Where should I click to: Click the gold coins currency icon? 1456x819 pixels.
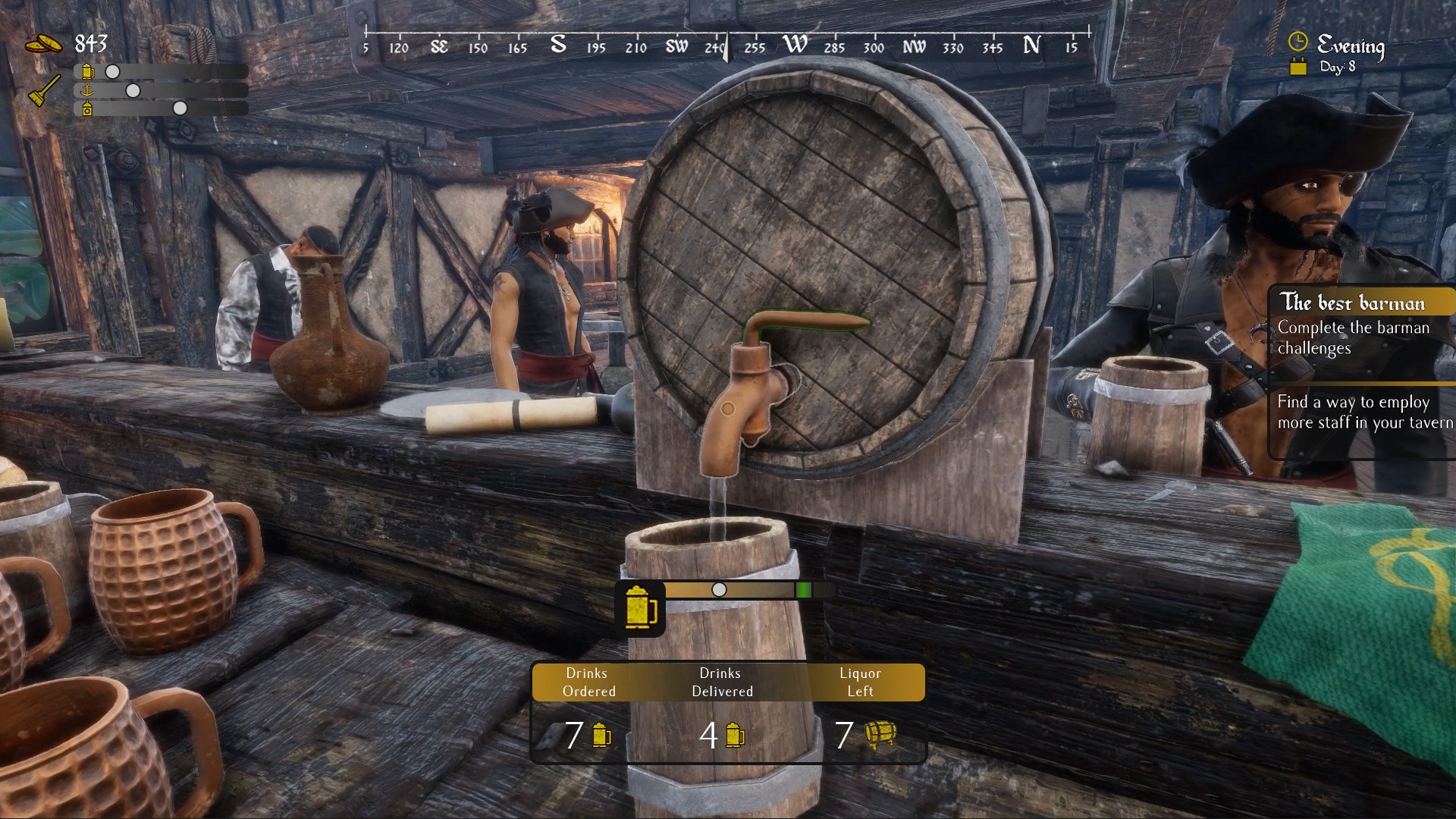click(44, 43)
